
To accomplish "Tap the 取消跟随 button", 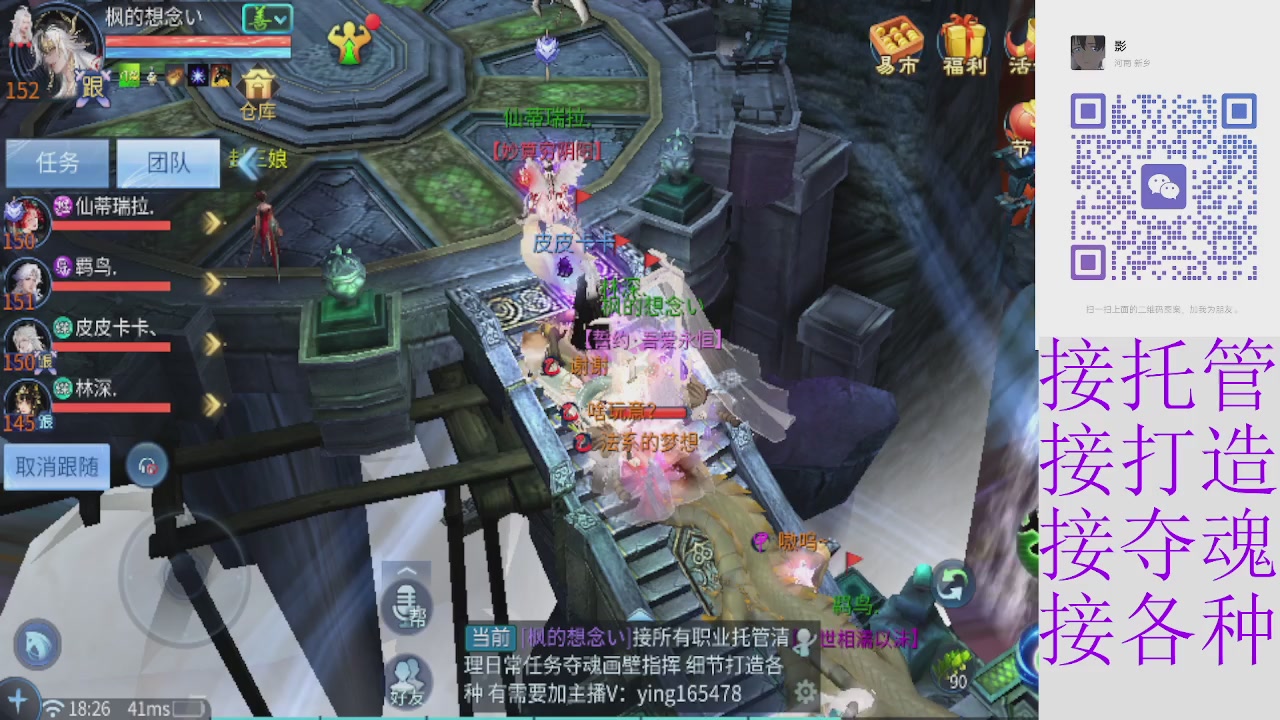I will [57, 467].
